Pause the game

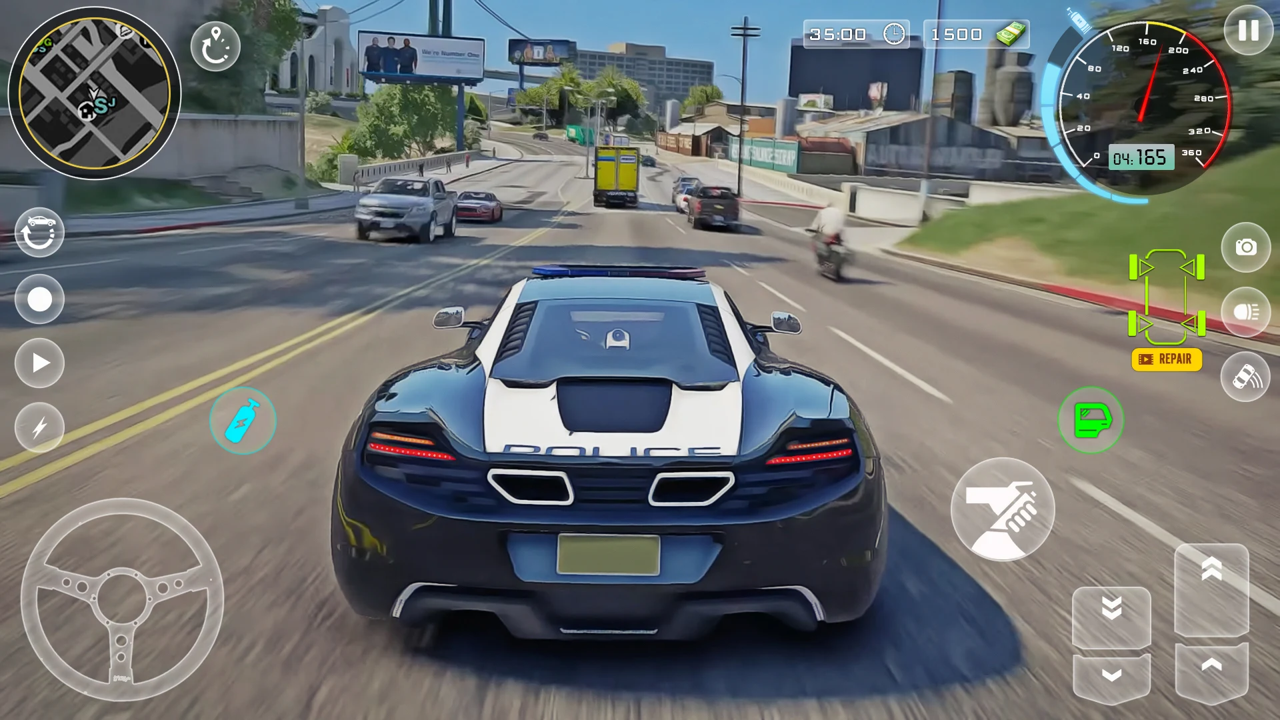1247,31
